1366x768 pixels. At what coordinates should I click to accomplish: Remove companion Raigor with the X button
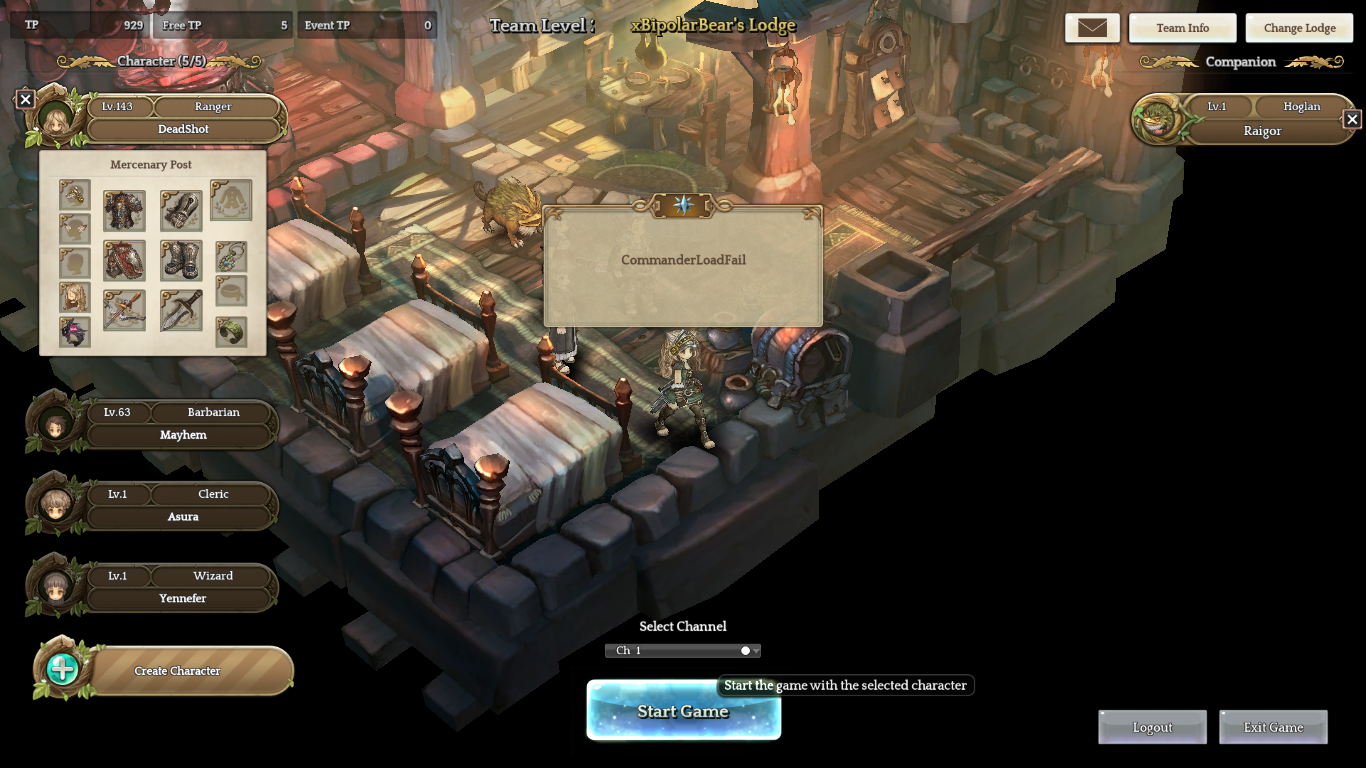pyautogui.click(x=1352, y=119)
